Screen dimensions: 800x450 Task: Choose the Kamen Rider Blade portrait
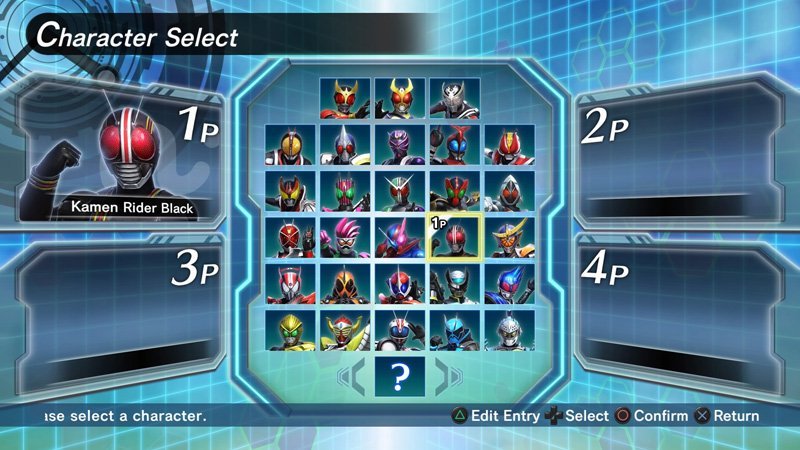tap(345, 145)
